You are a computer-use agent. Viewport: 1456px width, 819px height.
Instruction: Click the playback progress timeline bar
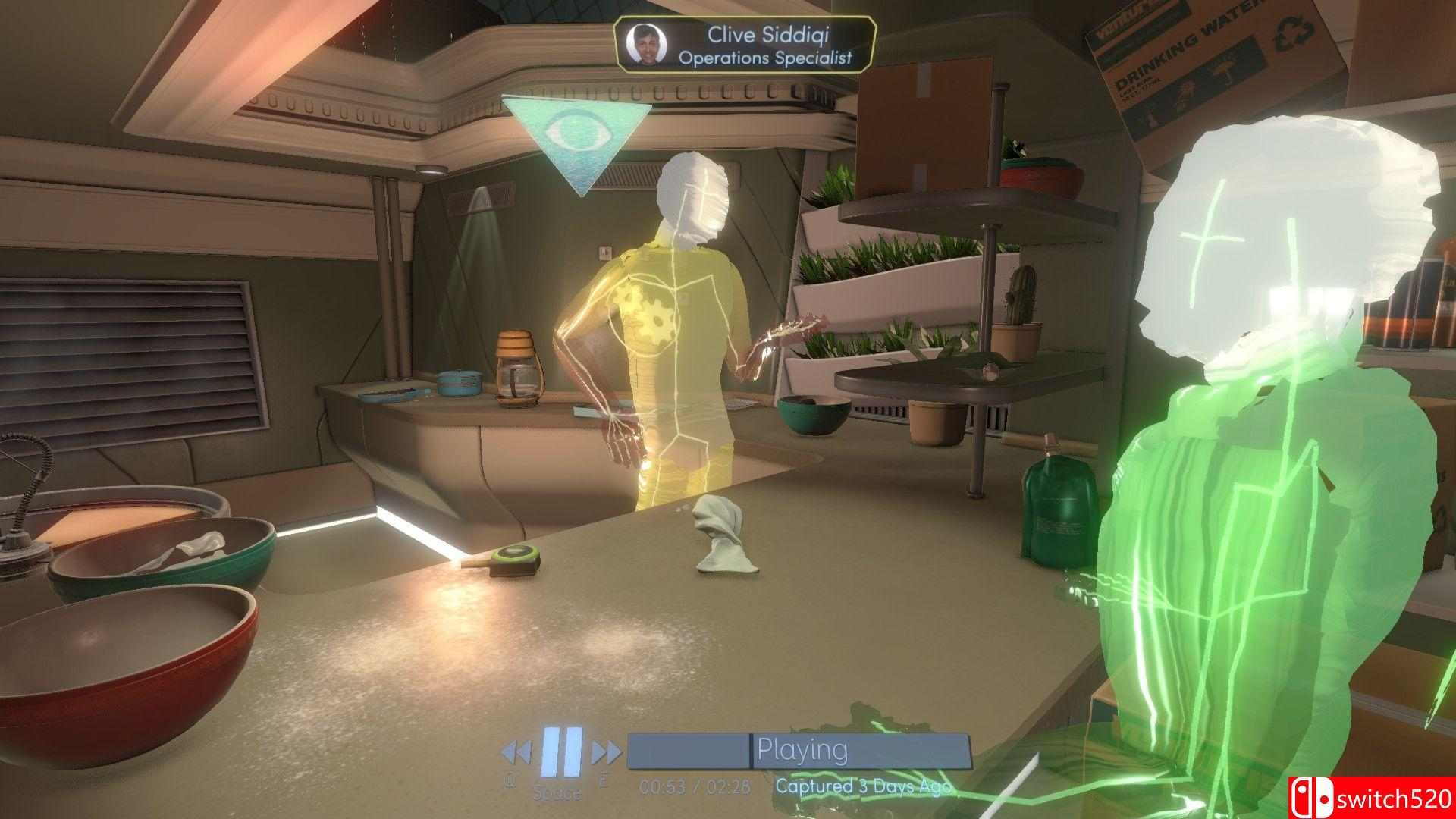click(x=799, y=749)
